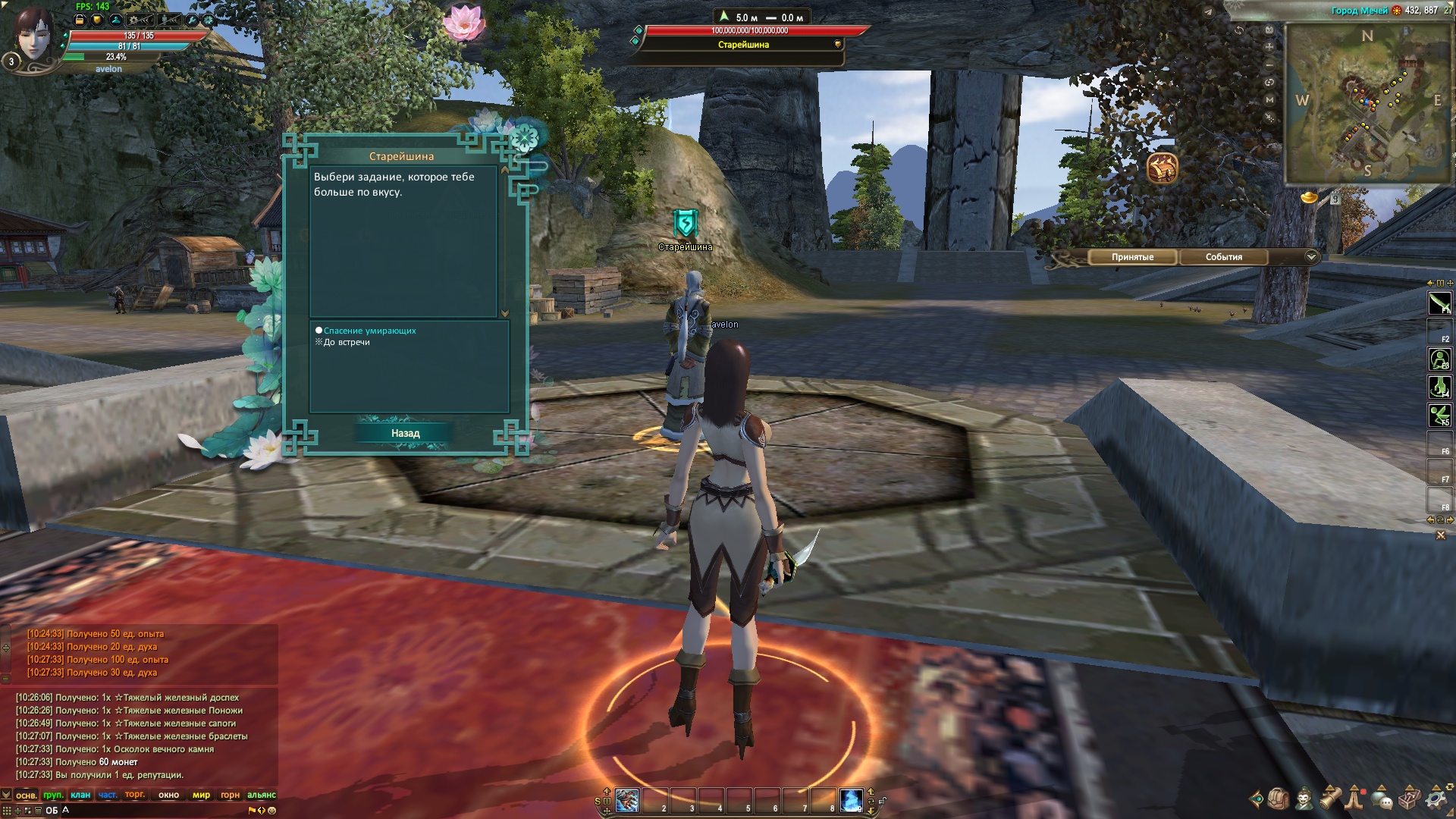The height and width of the screenshot is (819, 1456).
Task: Choose the 'Спасение умирающих' quest option
Action: pos(369,331)
